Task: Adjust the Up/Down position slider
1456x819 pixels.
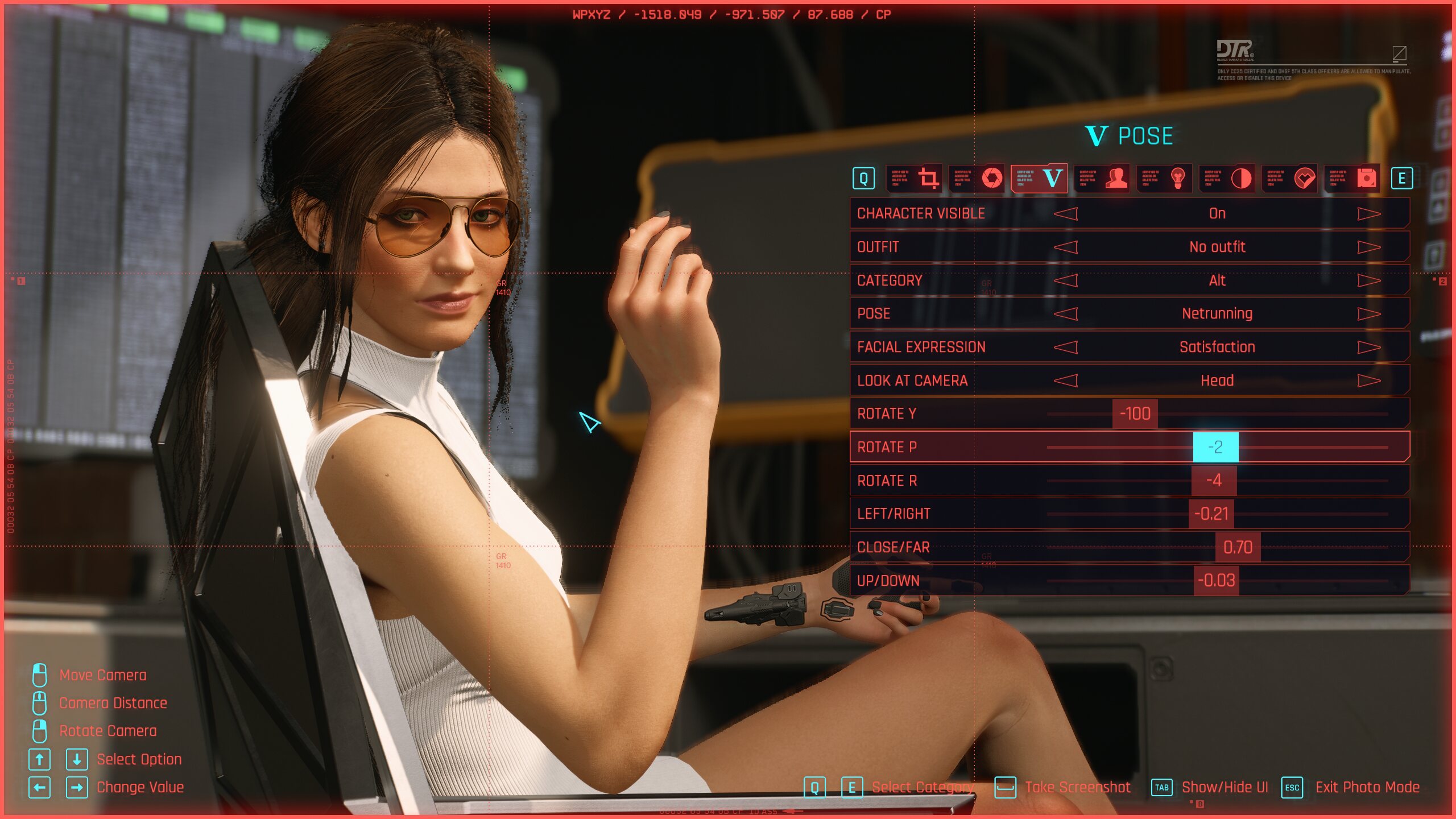Action: pyautogui.click(x=1216, y=581)
